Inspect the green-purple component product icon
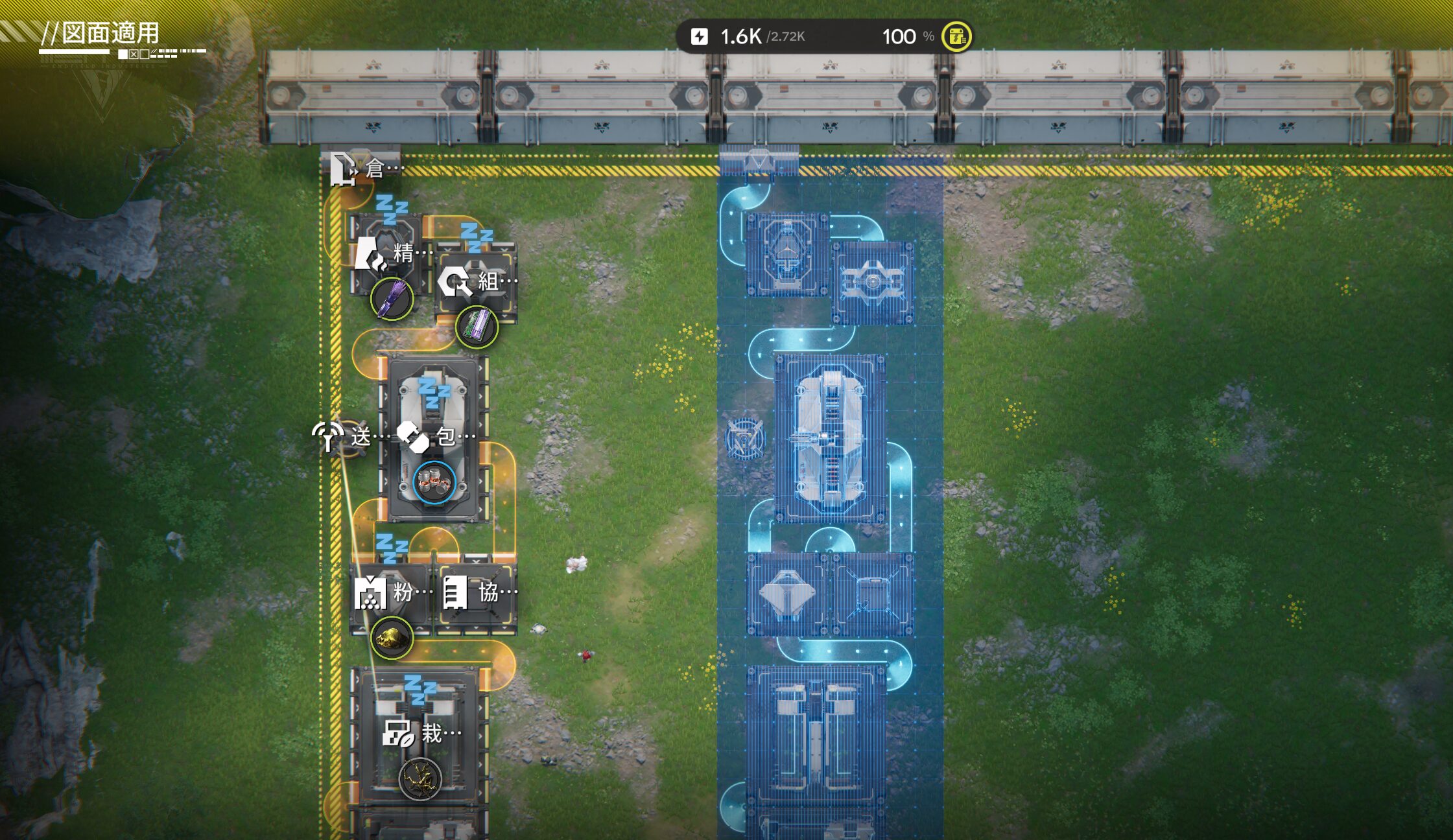The width and height of the screenshot is (1453, 840). [x=477, y=327]
